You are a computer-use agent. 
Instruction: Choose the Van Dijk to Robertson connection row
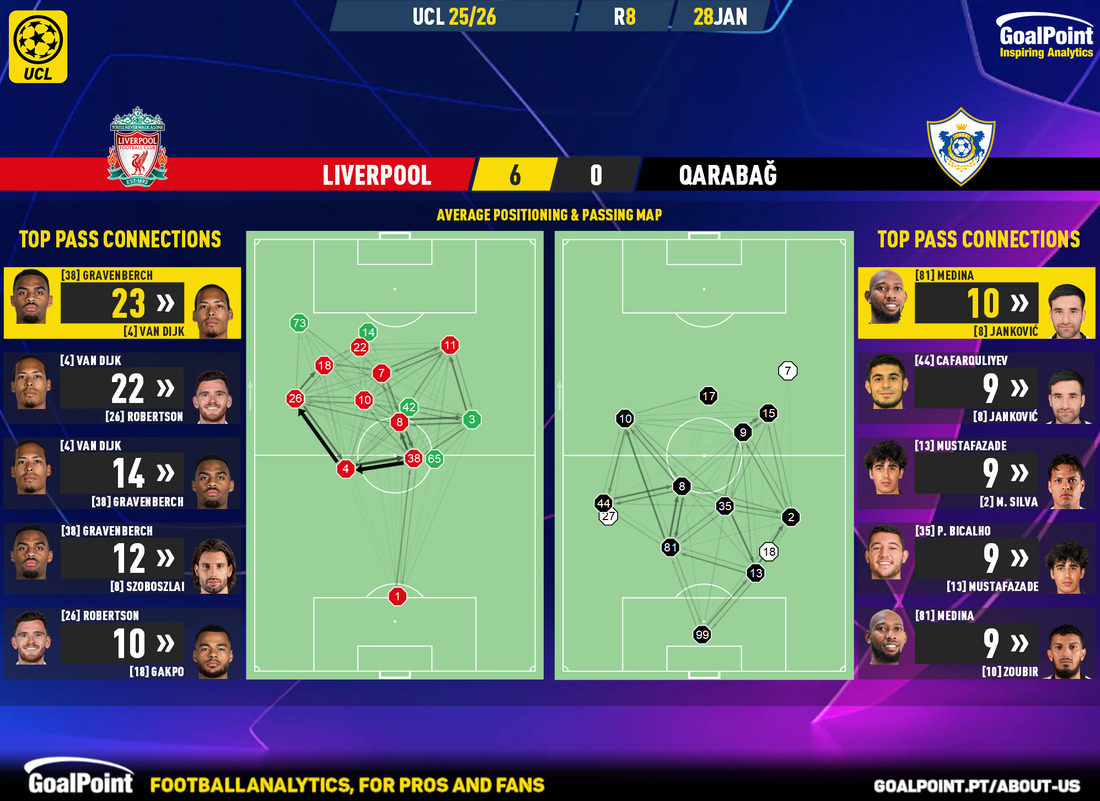122,388
